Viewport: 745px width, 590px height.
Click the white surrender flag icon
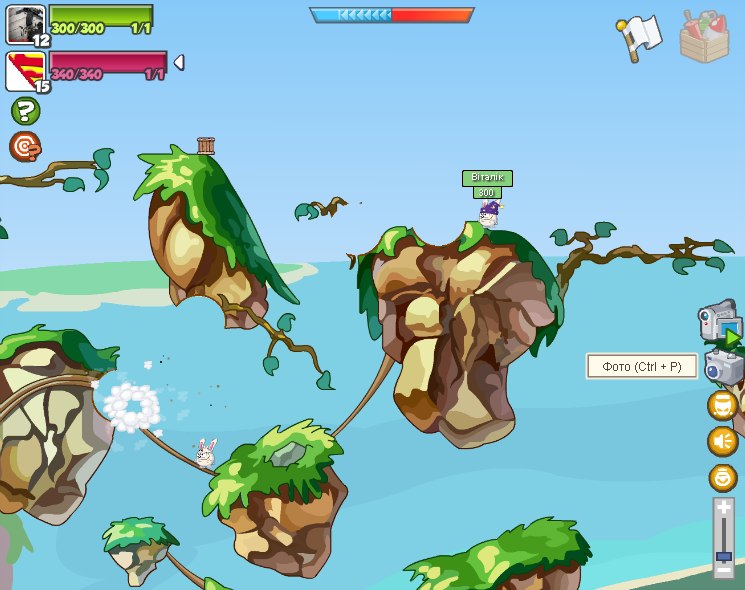640,37
